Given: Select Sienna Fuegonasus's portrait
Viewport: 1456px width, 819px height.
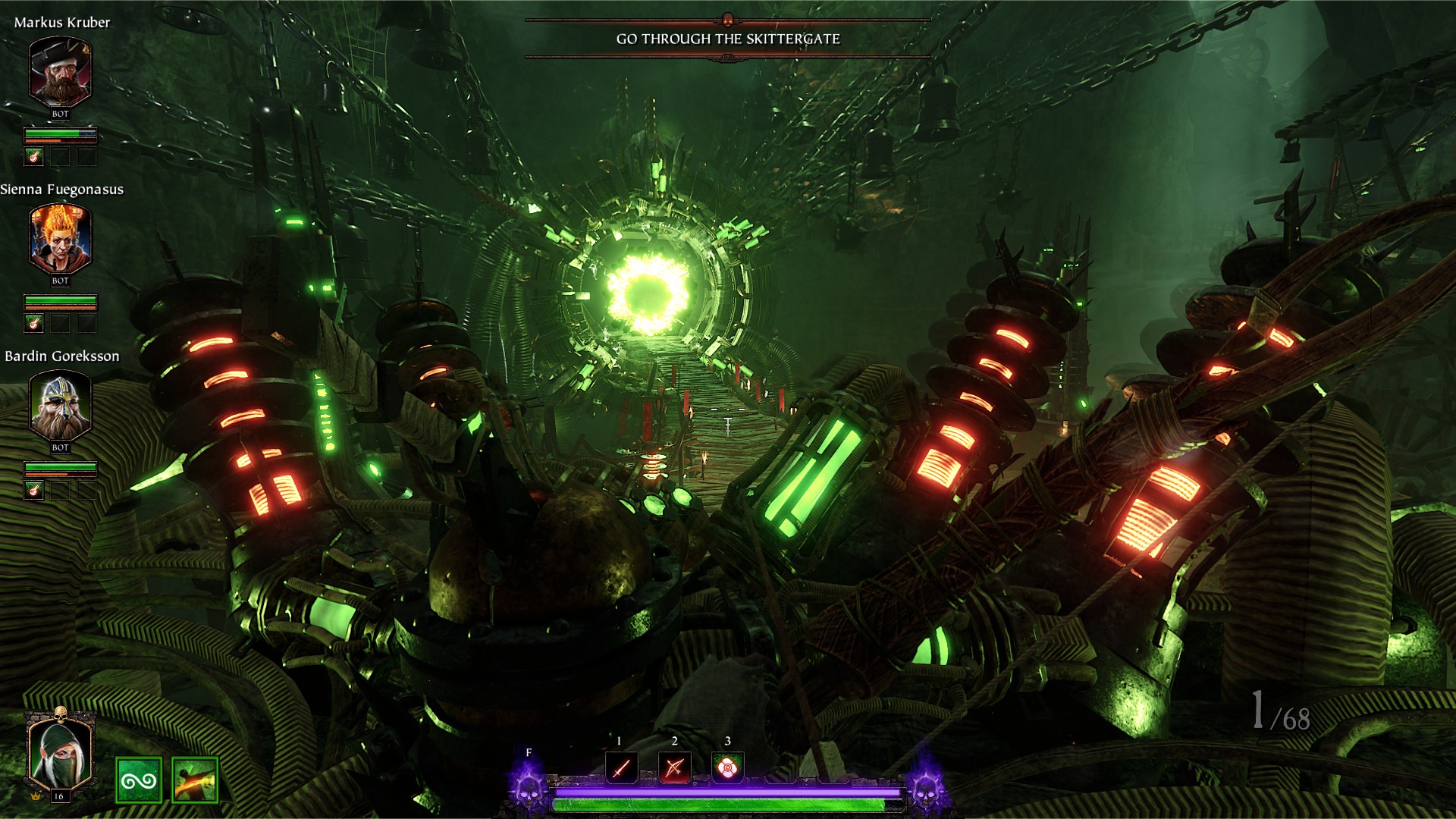Looking at the screenshot, I should click(60, 239).
